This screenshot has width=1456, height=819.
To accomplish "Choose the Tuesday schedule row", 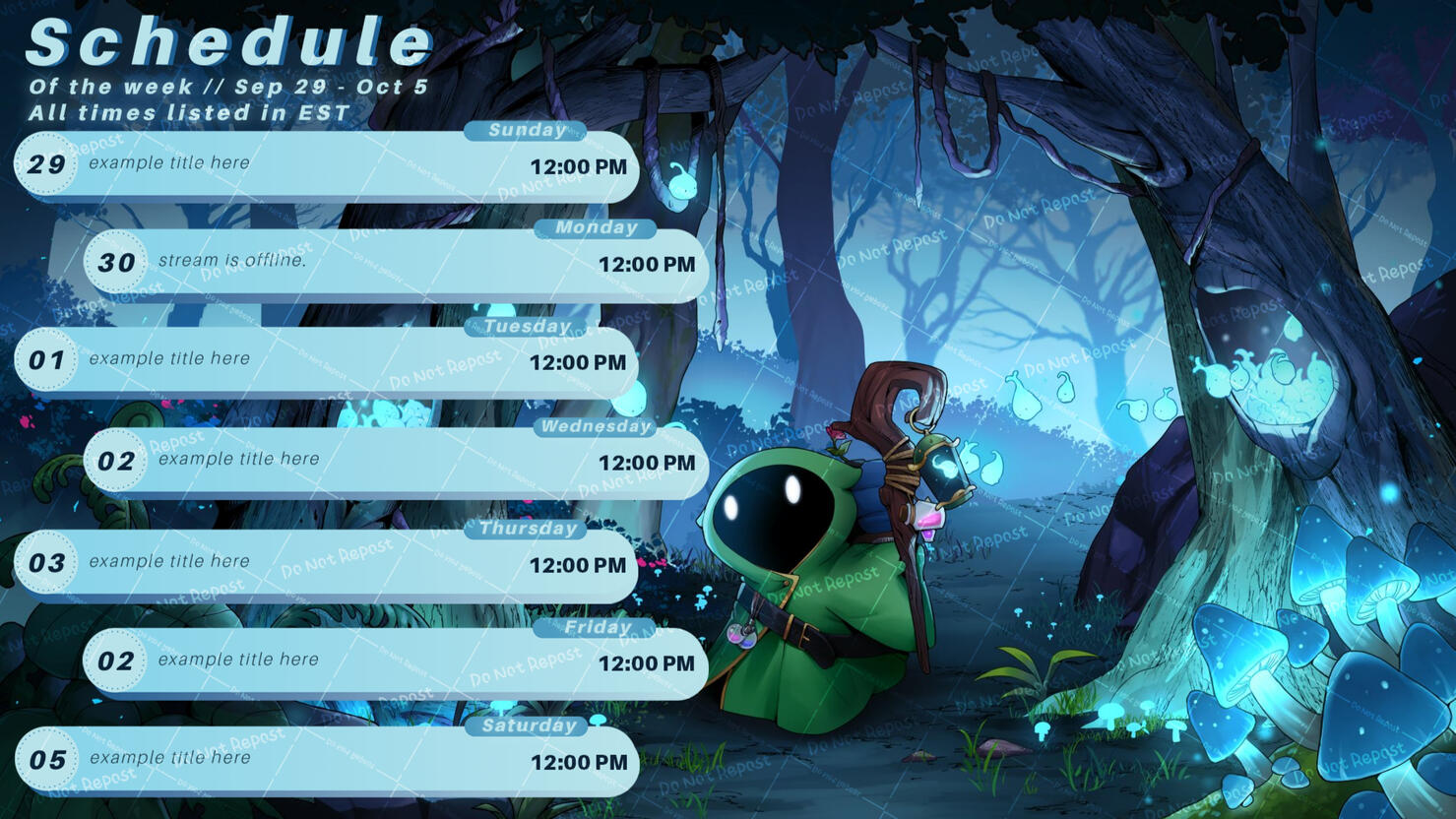I will coord(325,361).
